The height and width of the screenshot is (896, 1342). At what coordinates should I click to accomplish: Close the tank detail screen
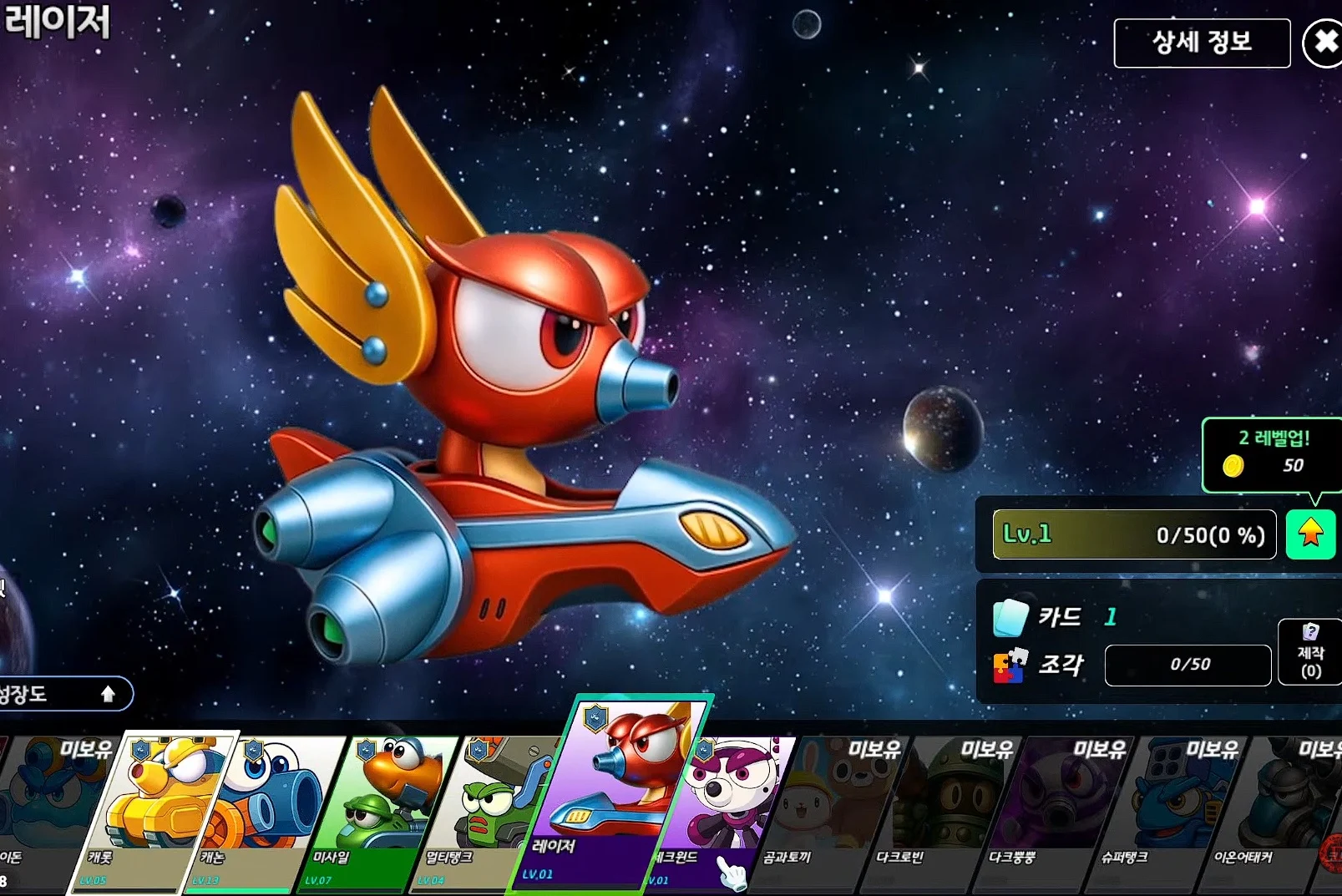(1324, 43)
